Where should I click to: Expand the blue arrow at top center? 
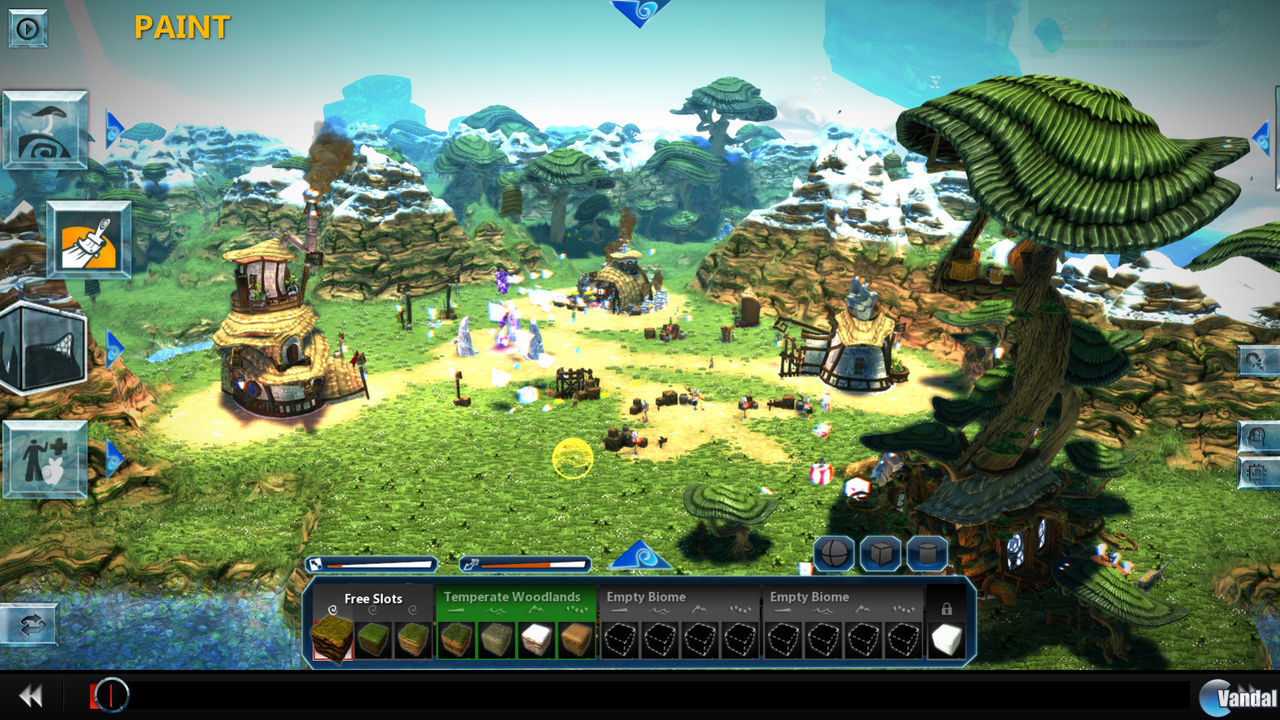[x=641, y=10]
